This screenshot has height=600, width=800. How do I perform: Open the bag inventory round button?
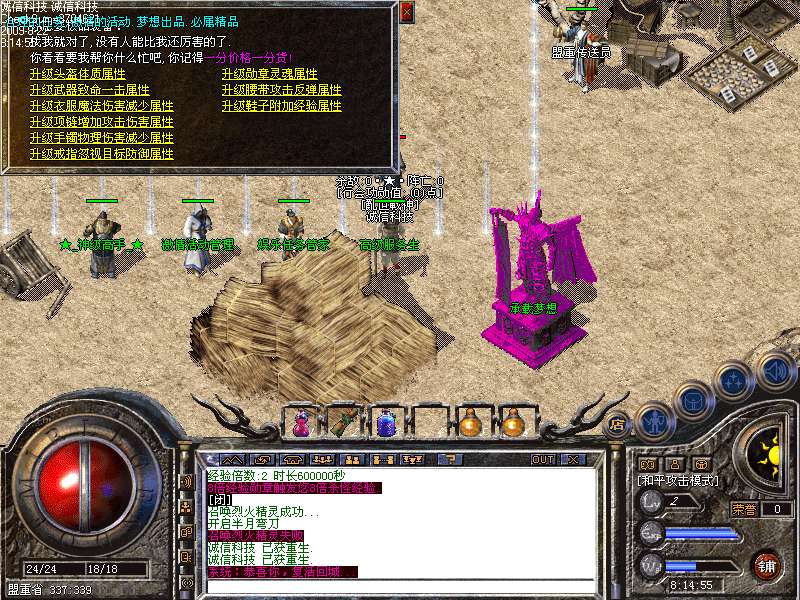pyautogui.click(x=692, y=401)
